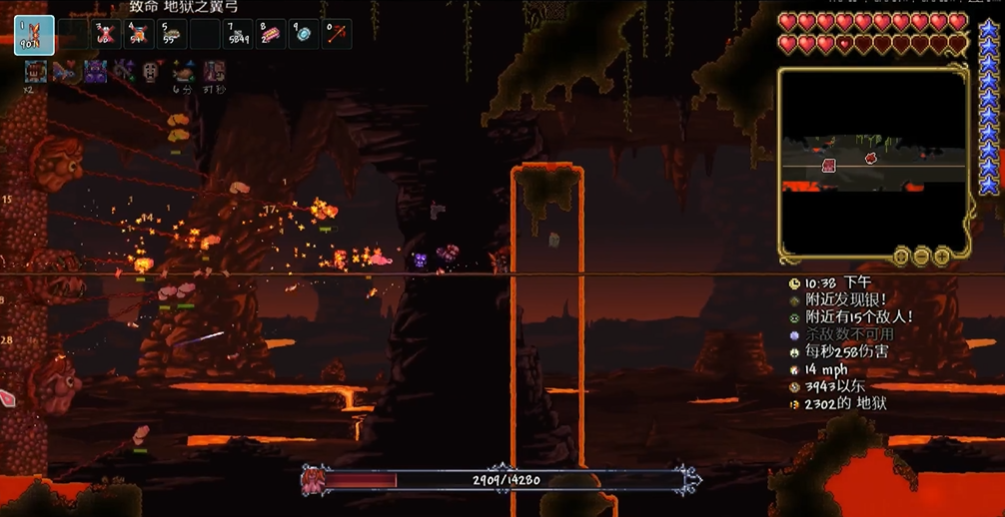Click the Well Fed roast bird buff icon
1005x517 pixels.
pyautogui.click(x=182, y=71)
